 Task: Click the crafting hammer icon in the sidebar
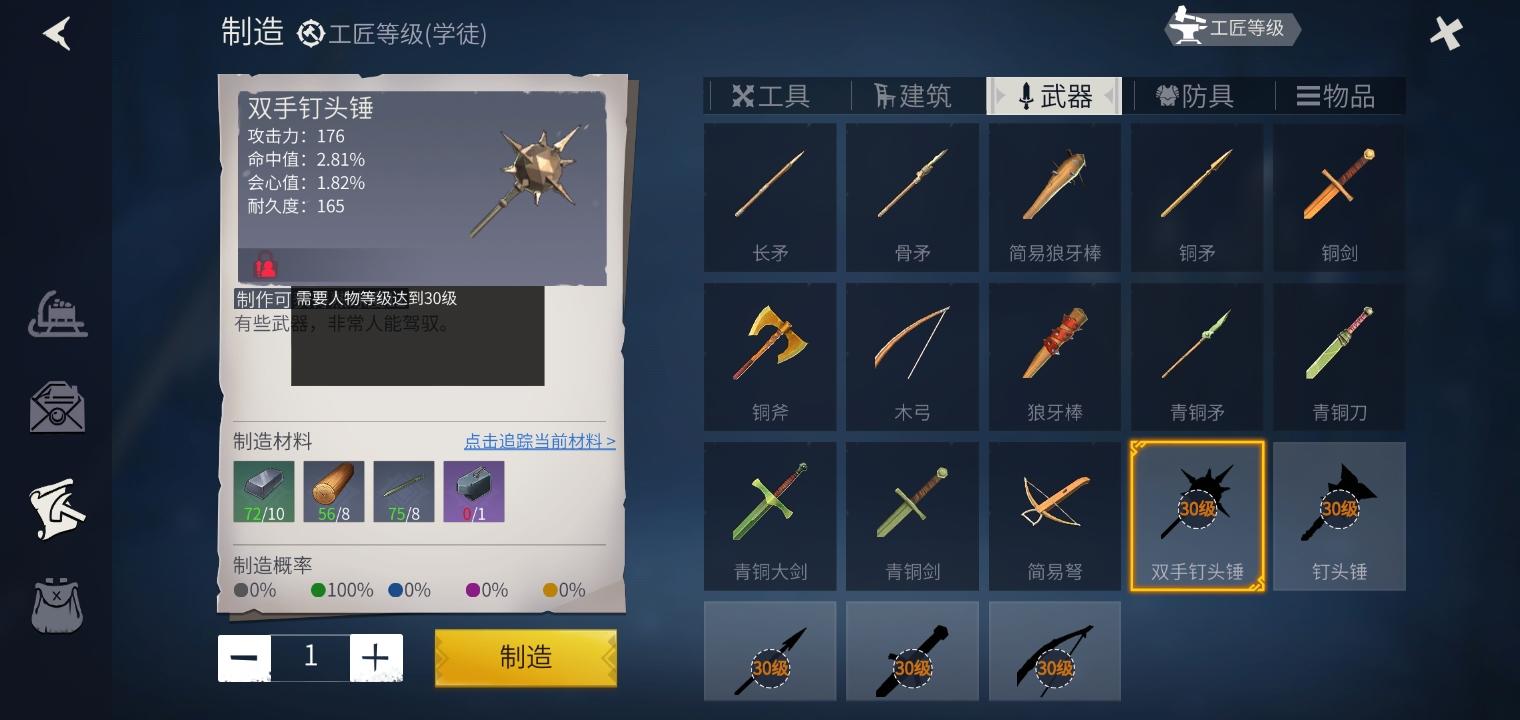tap(57, 509)
